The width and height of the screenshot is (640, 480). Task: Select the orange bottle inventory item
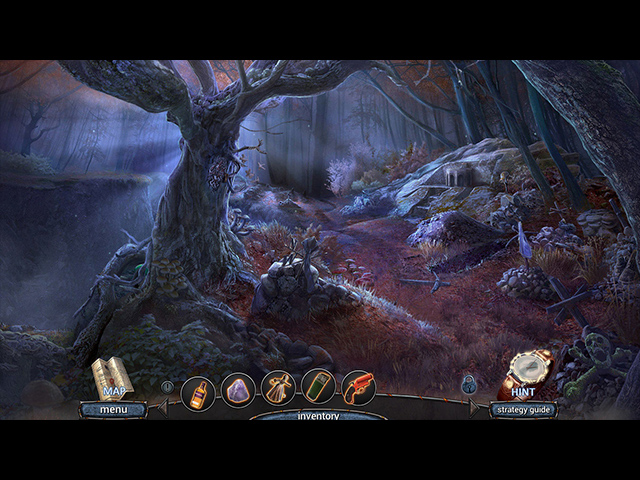(x=199, y=389)
